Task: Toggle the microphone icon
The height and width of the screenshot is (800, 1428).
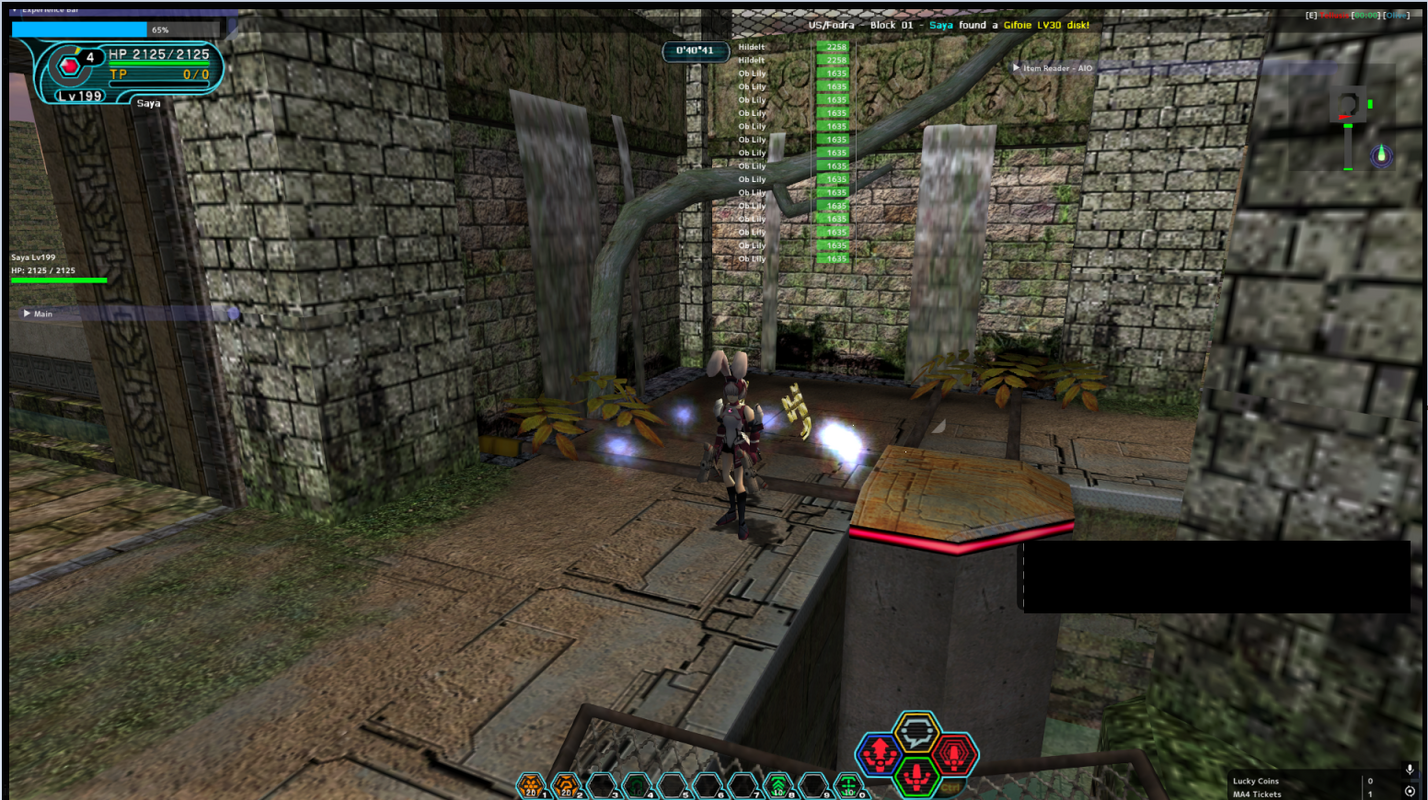Action: coord(1410,770)
